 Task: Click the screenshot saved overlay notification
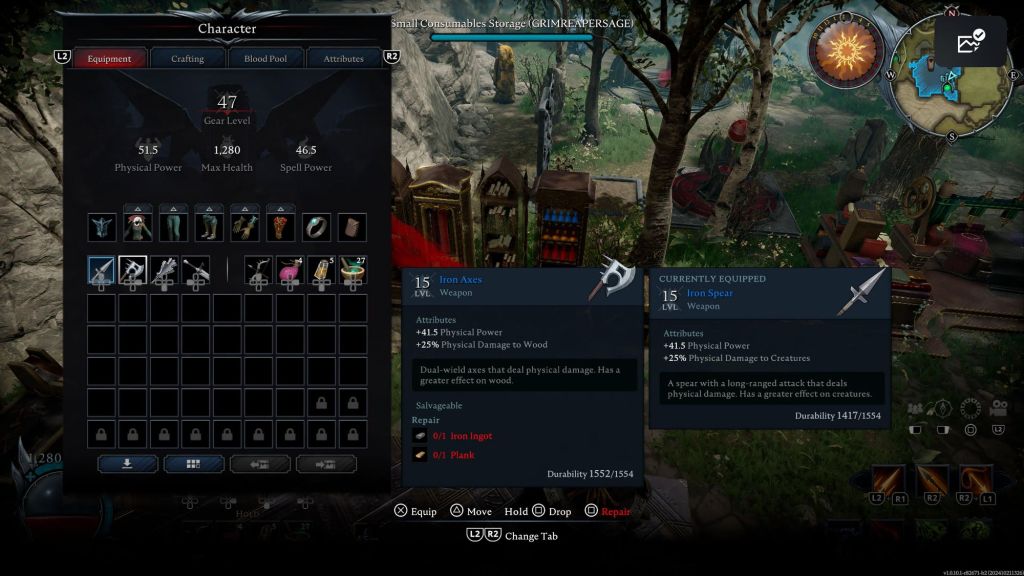click(970, 42)
